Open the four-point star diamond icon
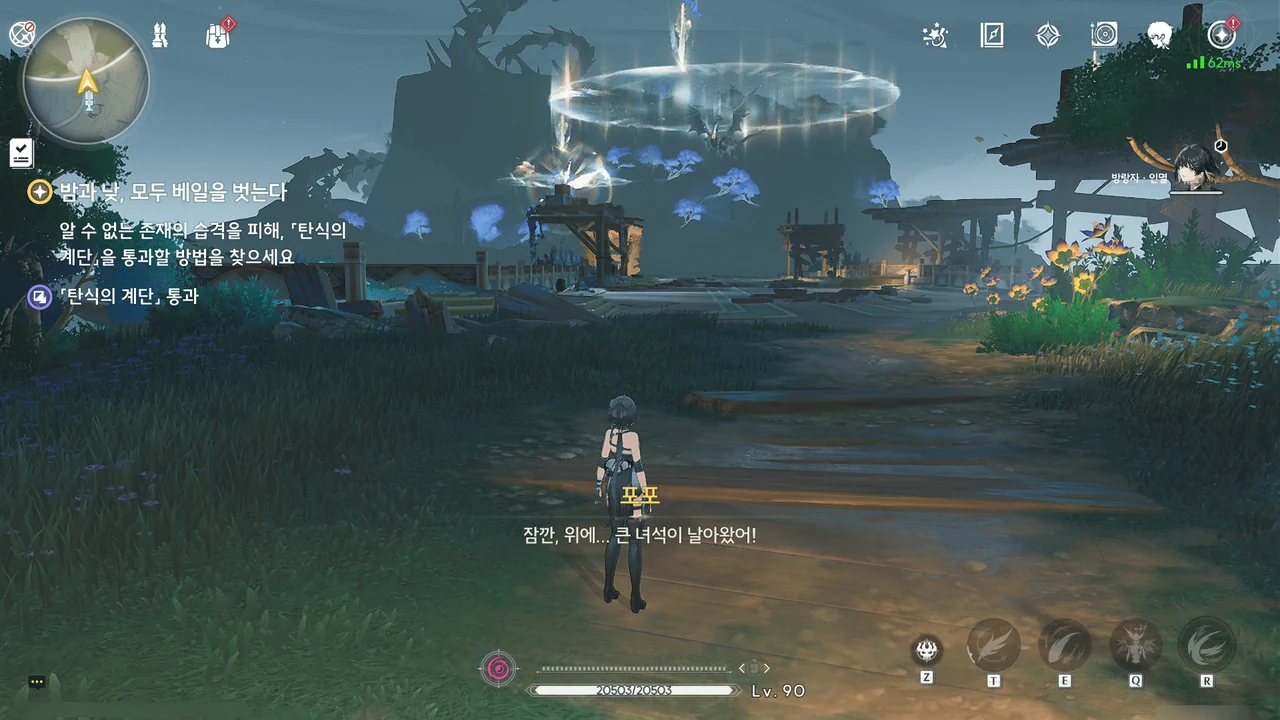This screenshot has height=720, width=1280. pyautogui.click(x=1047, y=35)
